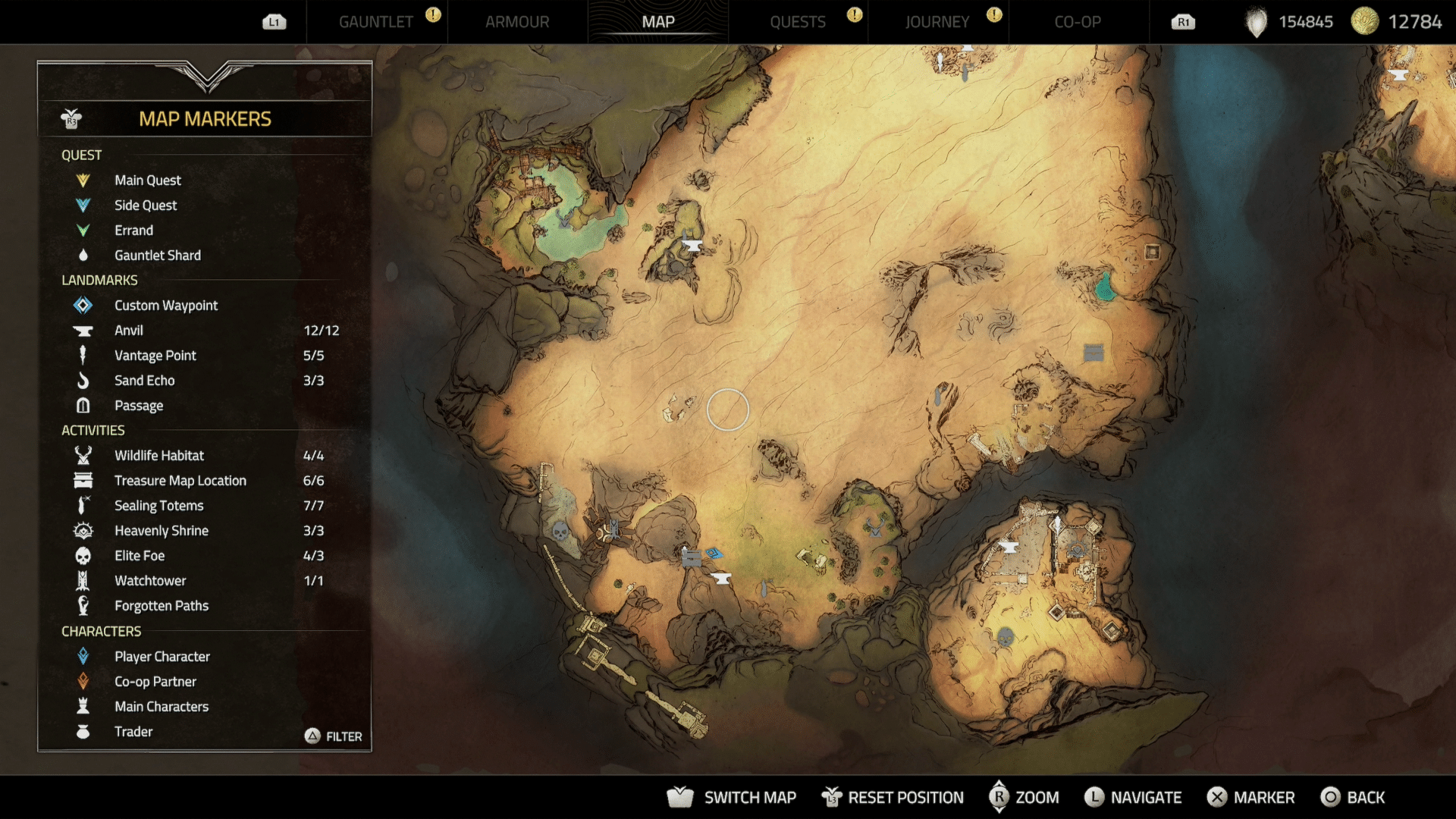Click the Gauntlet Shard quest icon

click(83, 255)
